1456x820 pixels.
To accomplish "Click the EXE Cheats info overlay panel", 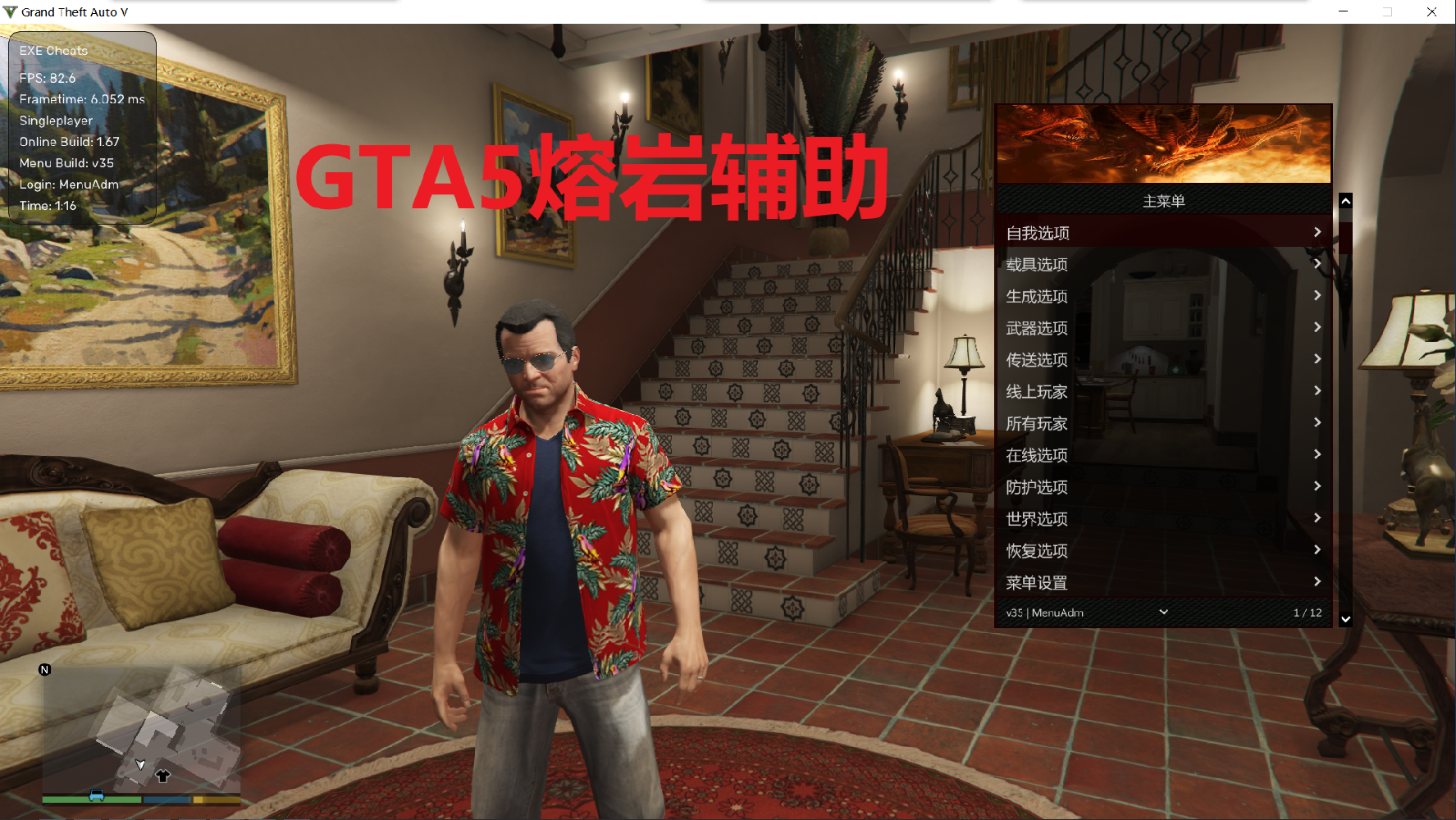I will [x=80, y=127].
